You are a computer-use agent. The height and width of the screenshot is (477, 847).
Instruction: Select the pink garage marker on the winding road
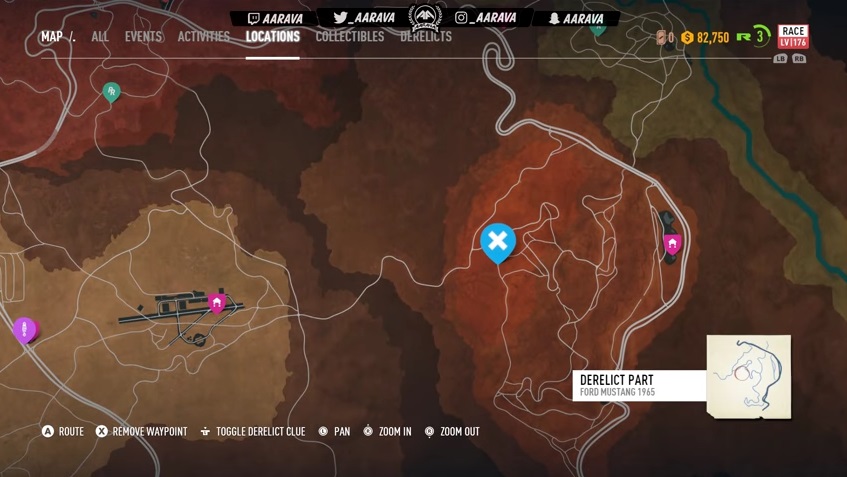click(x=672, y=244)
